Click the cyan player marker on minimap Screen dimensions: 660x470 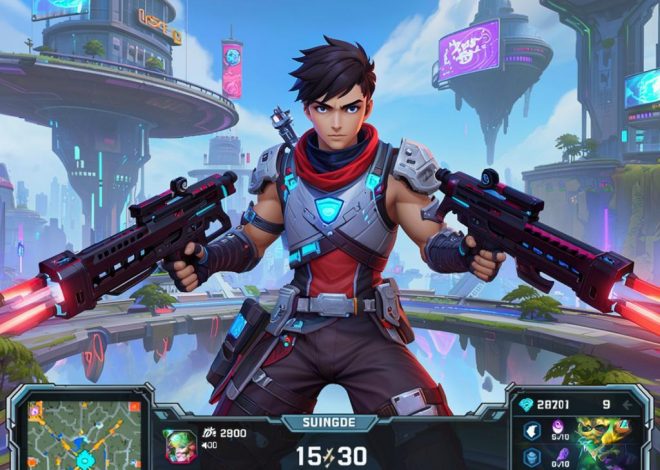84,459
